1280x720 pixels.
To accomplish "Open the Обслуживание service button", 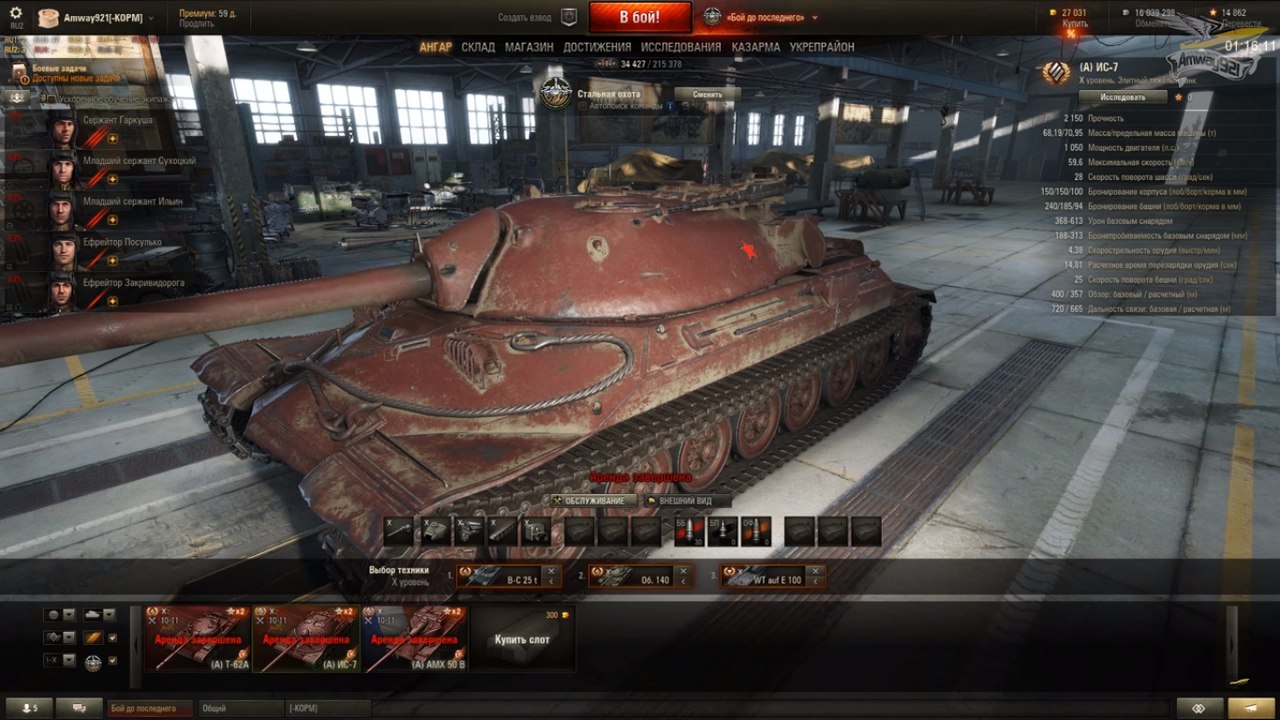I will [x=589, y=500].
